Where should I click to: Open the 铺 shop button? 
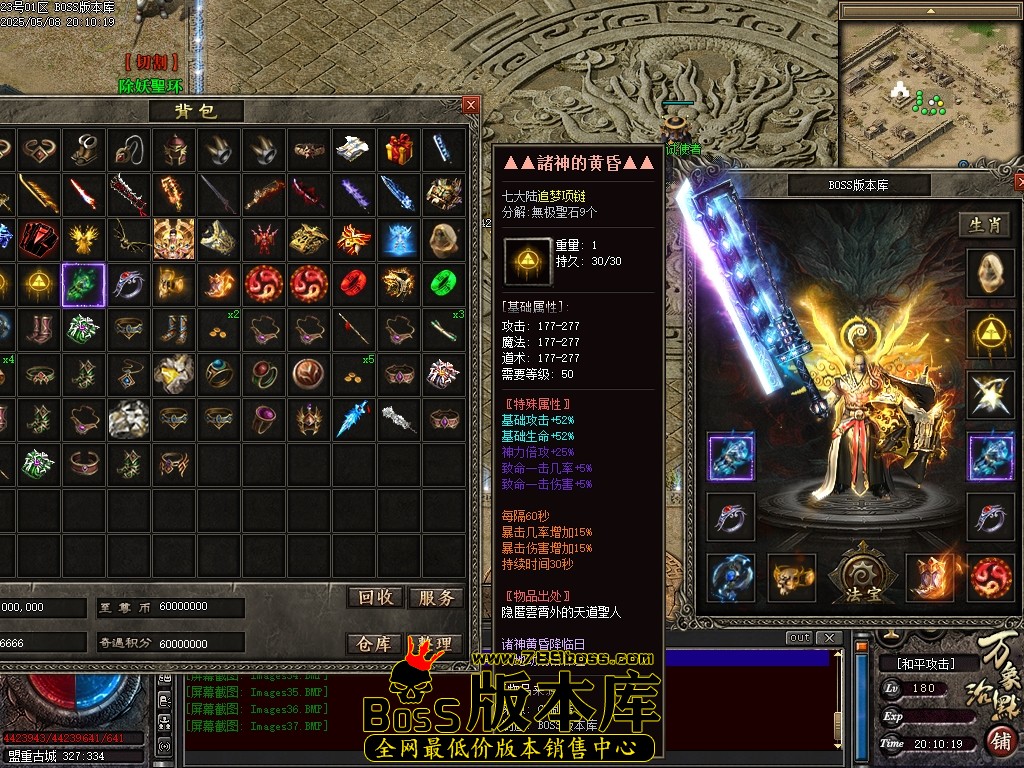point(1000,741)
